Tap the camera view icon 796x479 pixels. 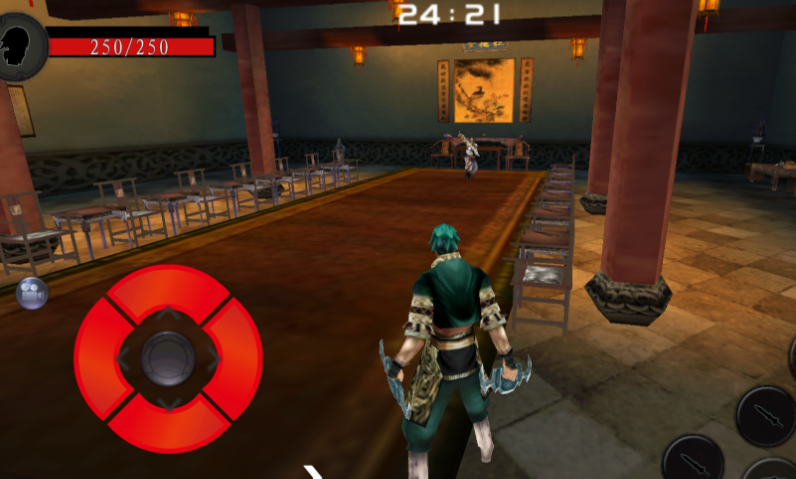32,292
